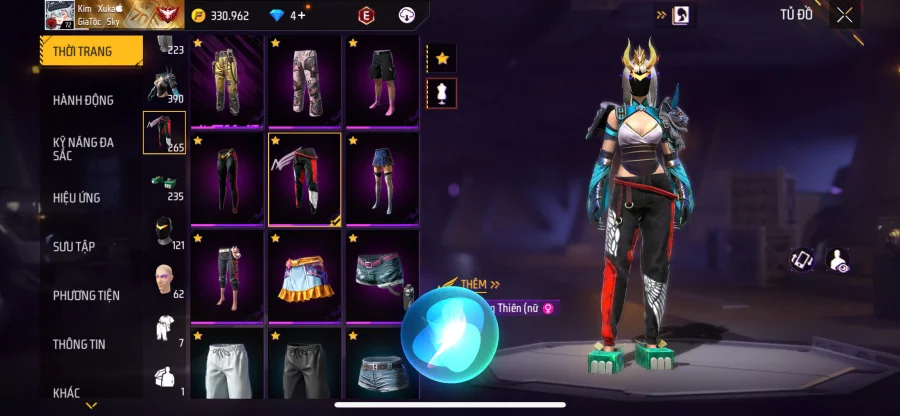900x416 pixels.
Task: Close the wardrobe with the X button
Action: coord(845,15)
